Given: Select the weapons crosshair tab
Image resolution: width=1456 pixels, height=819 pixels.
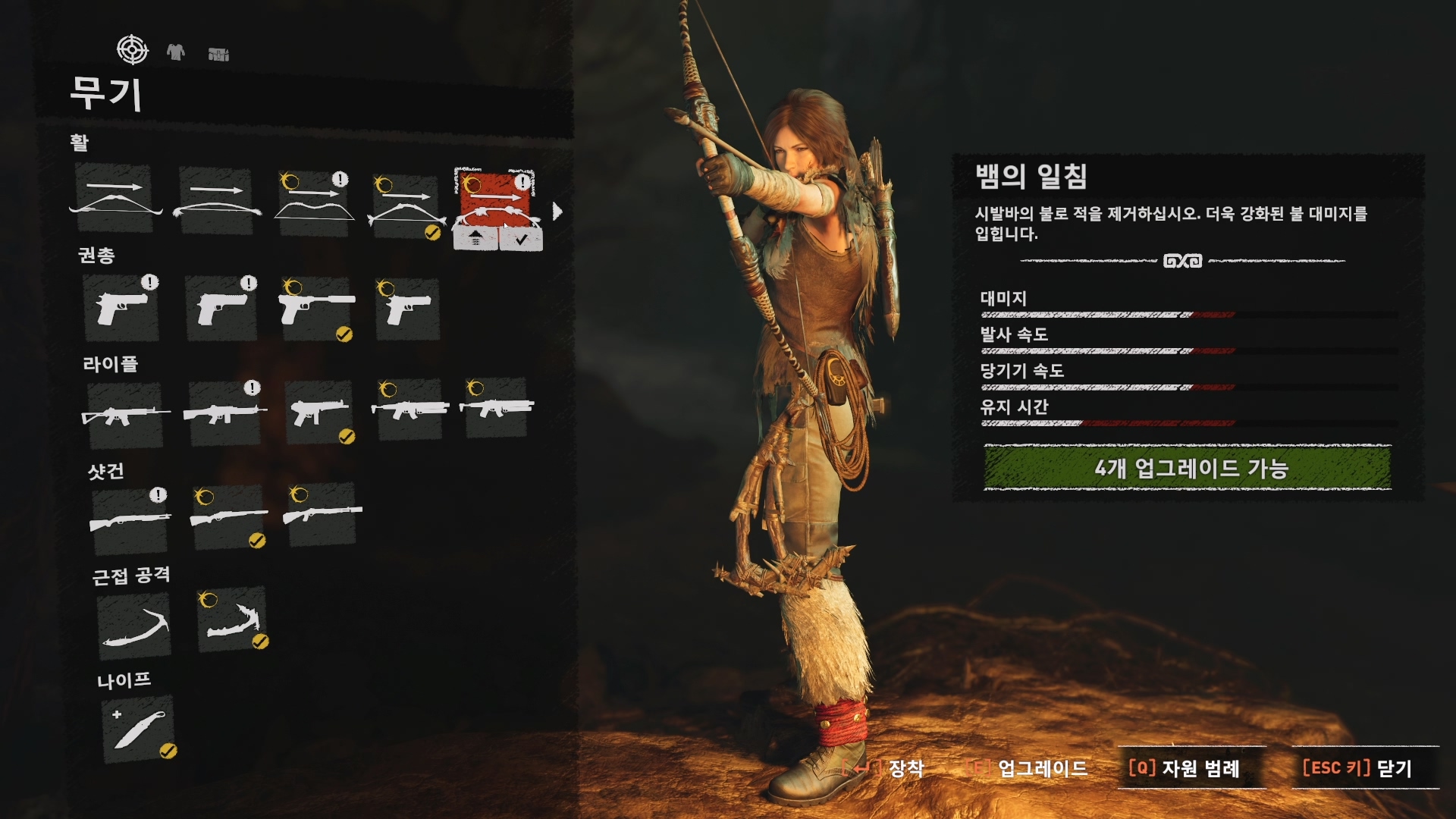Looking at the screenshot, I should [x=132, y=50].
